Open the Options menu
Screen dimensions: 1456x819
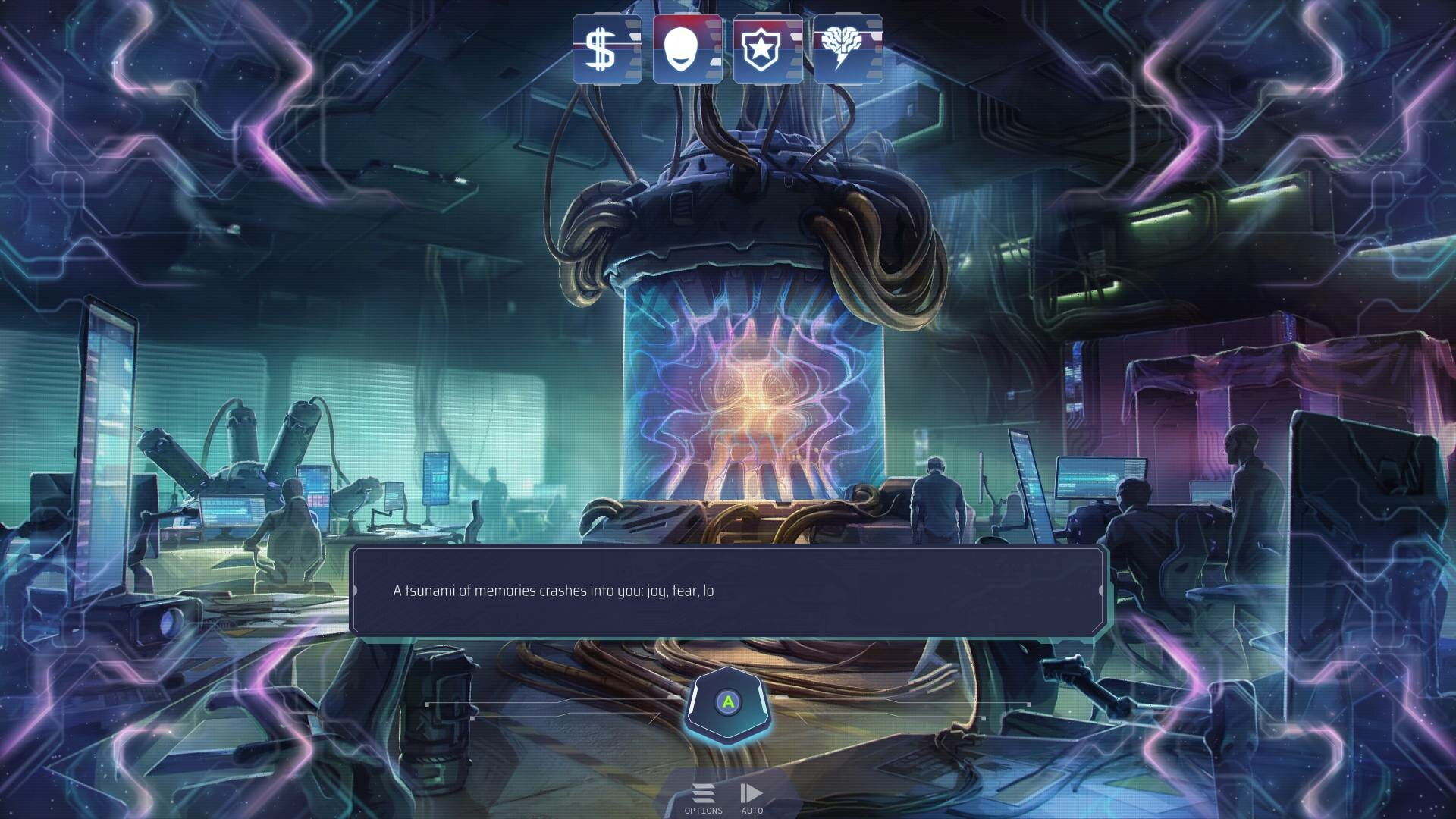[703, 798]
